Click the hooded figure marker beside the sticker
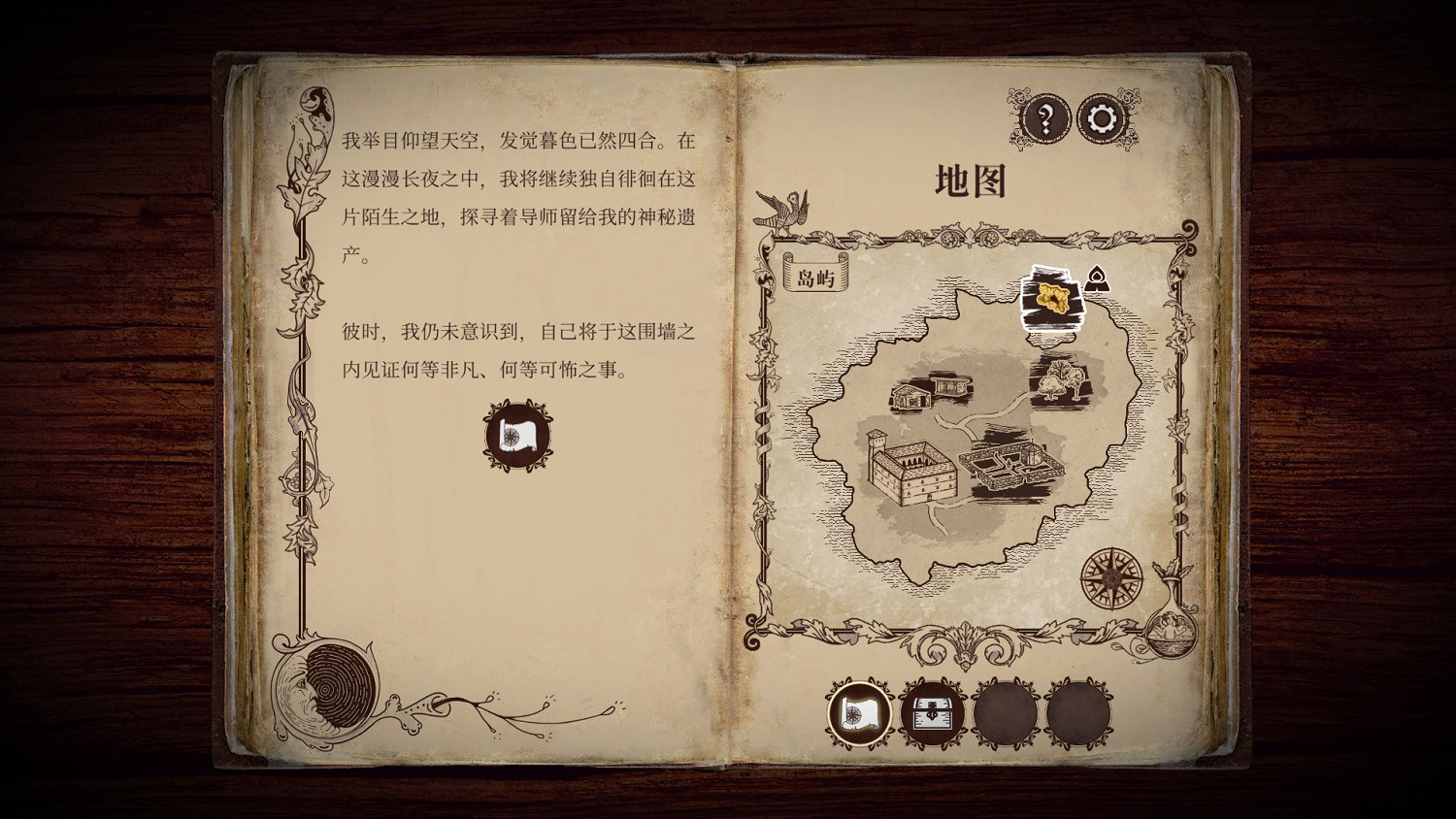This screenshot has height=819, width=1456. click(x=1097, y=279)
